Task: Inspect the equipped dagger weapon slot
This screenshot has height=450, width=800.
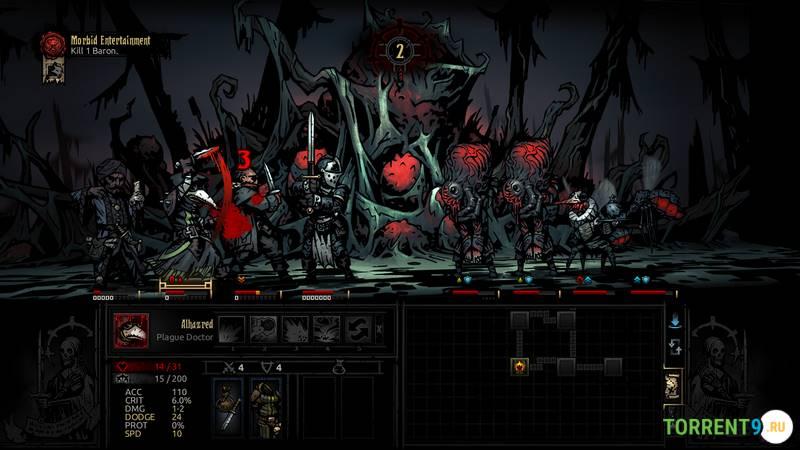Action: (x=228, y=408)
